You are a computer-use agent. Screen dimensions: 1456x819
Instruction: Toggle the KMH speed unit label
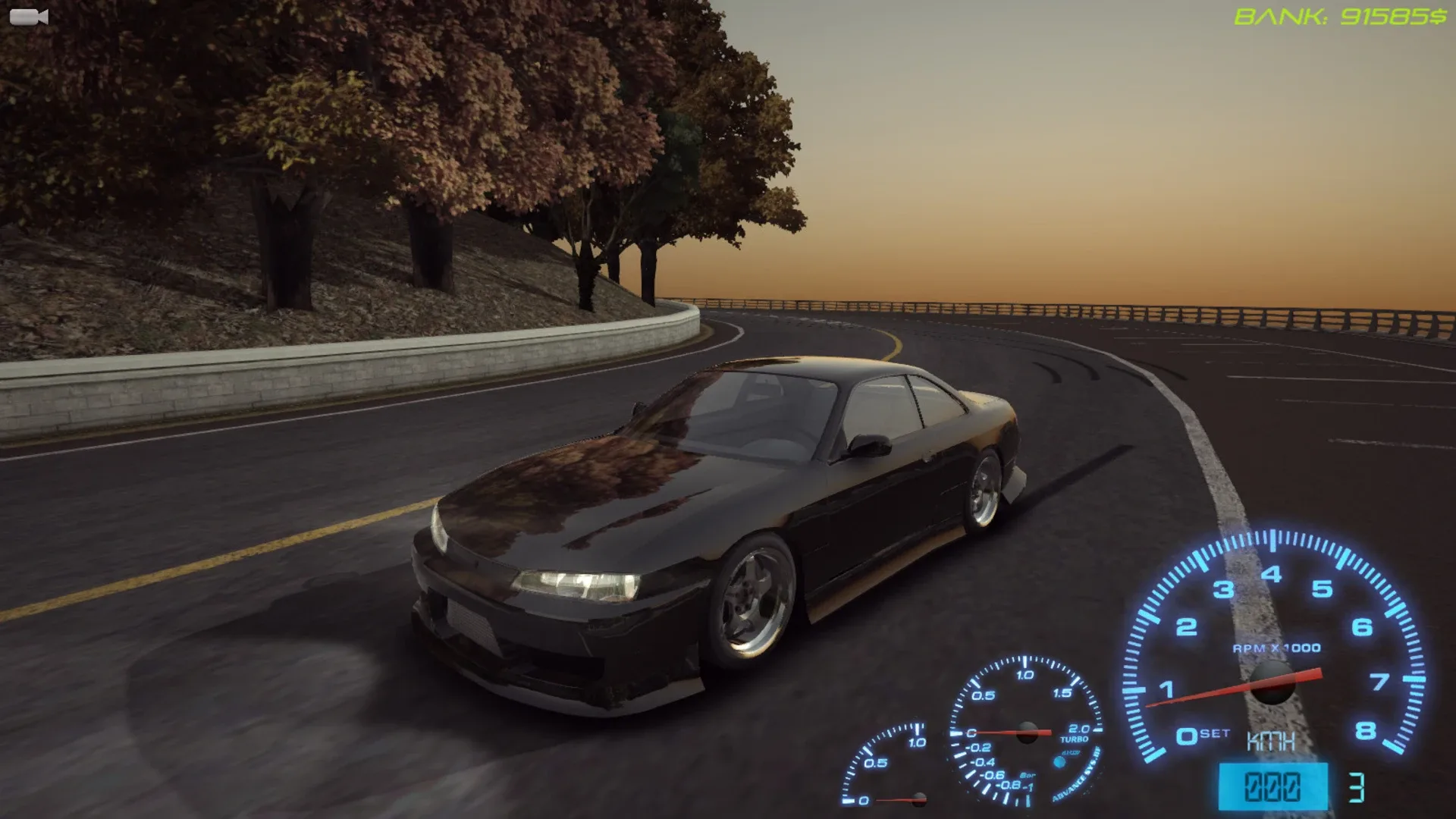click(1271, 742)
